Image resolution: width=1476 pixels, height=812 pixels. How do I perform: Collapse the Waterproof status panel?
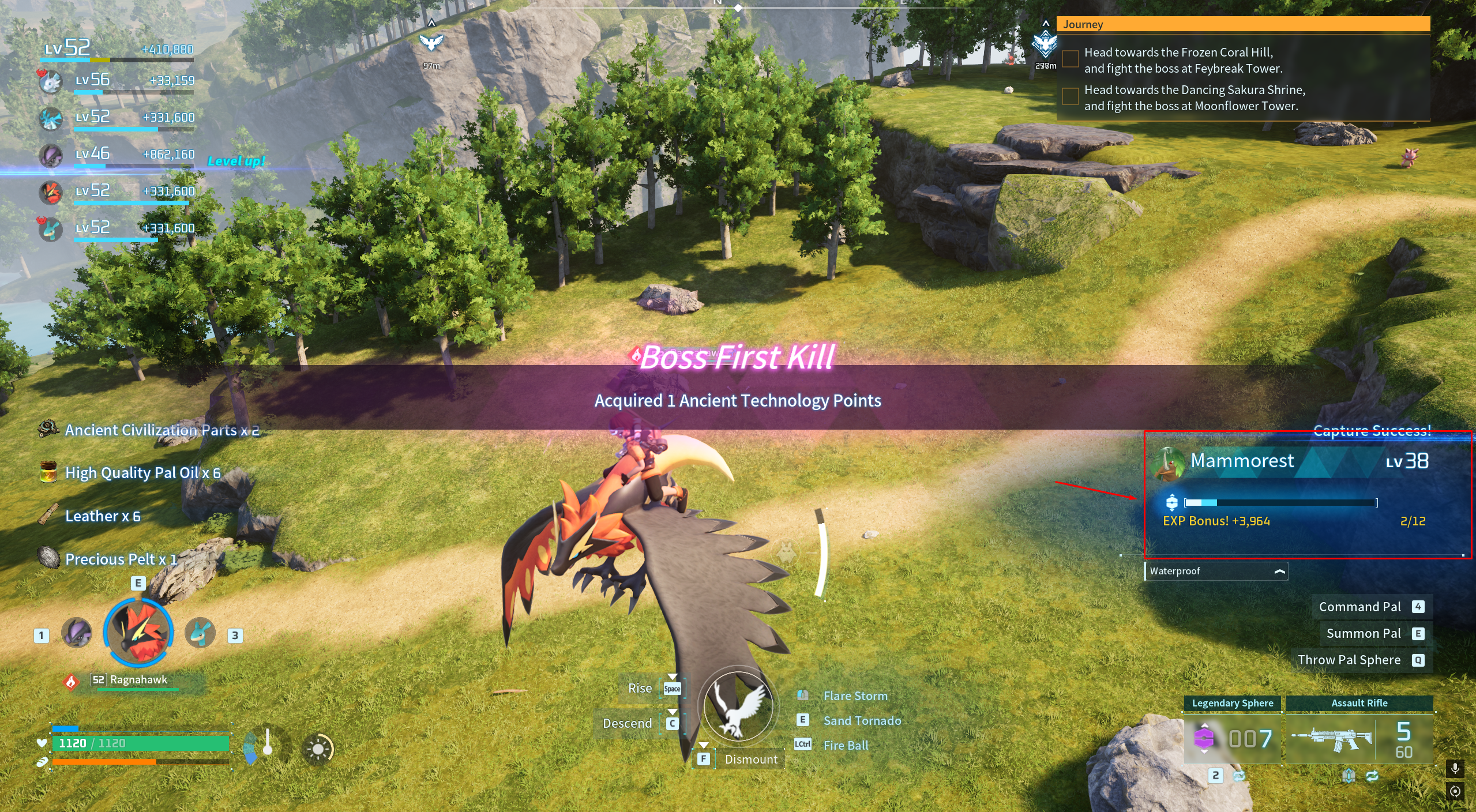point(1279,572)
